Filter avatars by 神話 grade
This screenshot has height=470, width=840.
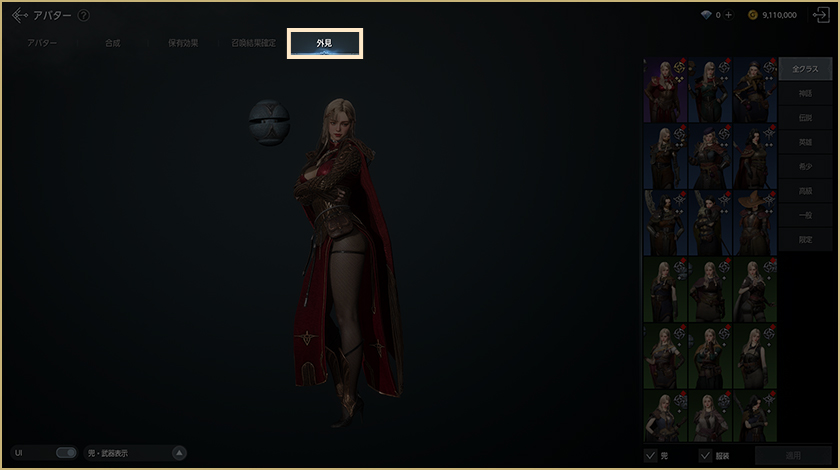804,94
